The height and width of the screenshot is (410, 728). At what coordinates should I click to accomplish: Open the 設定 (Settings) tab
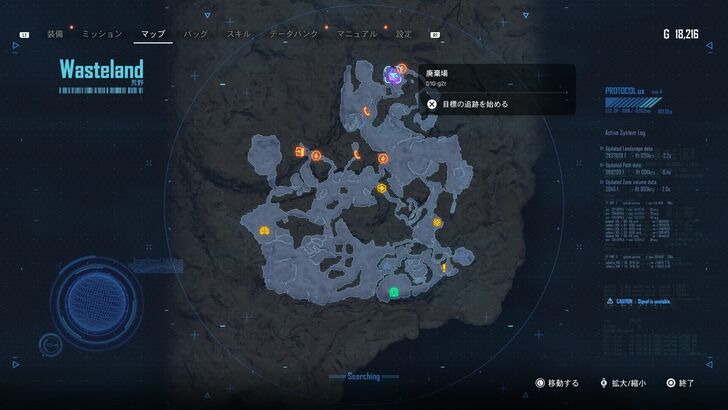coord(404,34)
